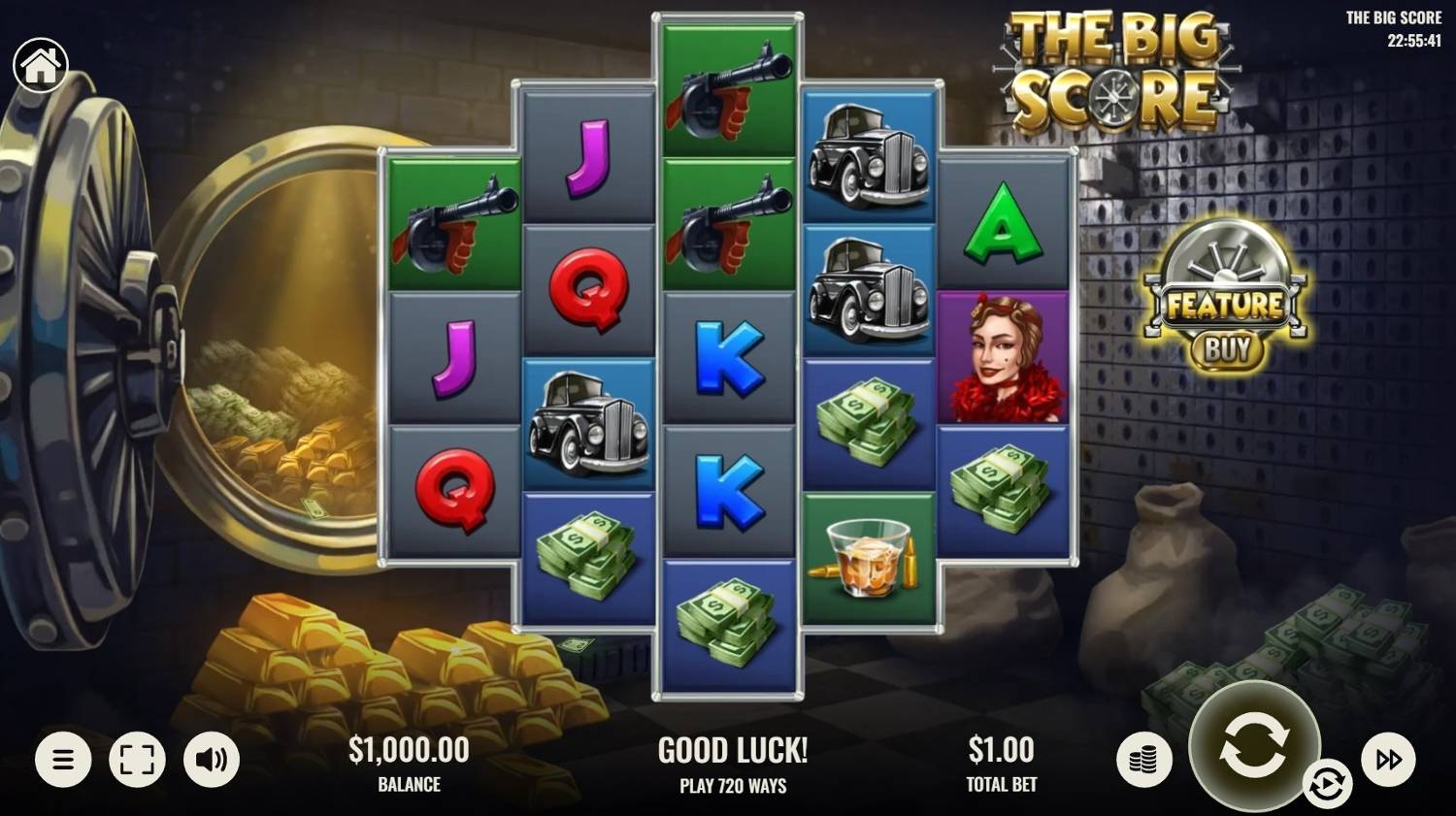Click the green A letter symbol
Image resolution: width=1456 pixels, height=816 pixels.
click(1004, 223)
